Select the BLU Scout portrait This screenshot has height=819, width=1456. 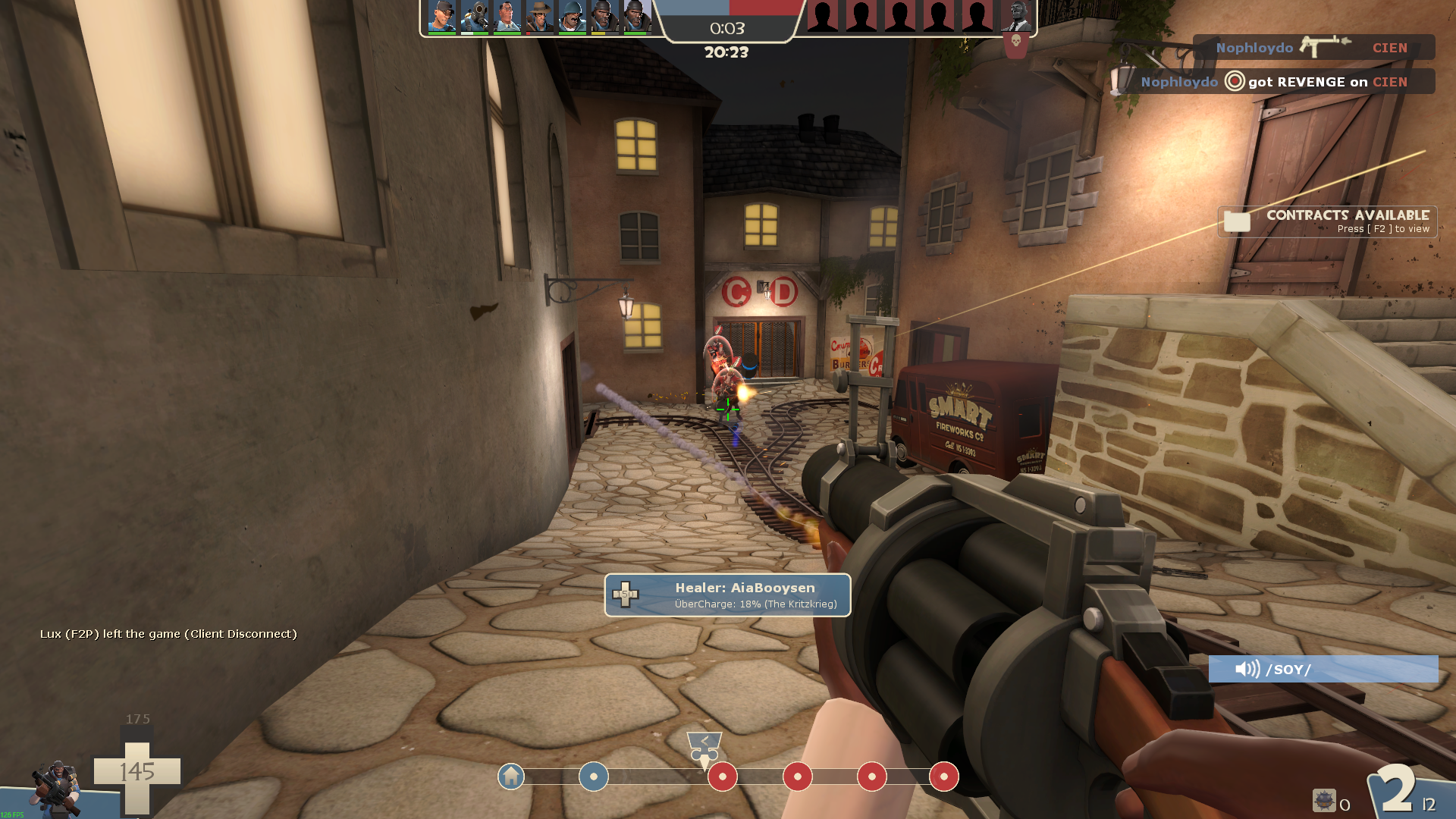(441, 17)
